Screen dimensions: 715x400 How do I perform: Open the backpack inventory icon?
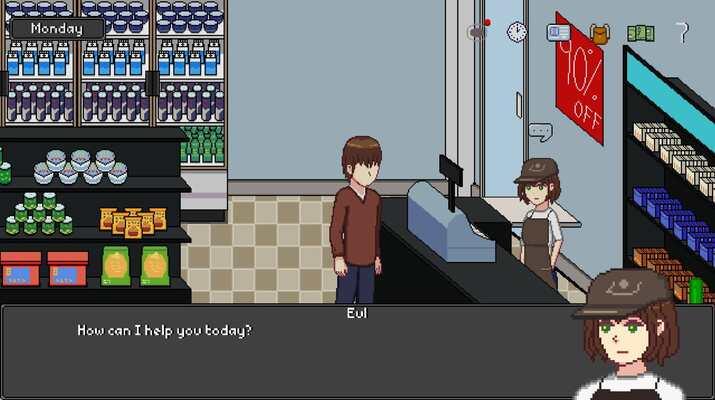pos(600,33)
